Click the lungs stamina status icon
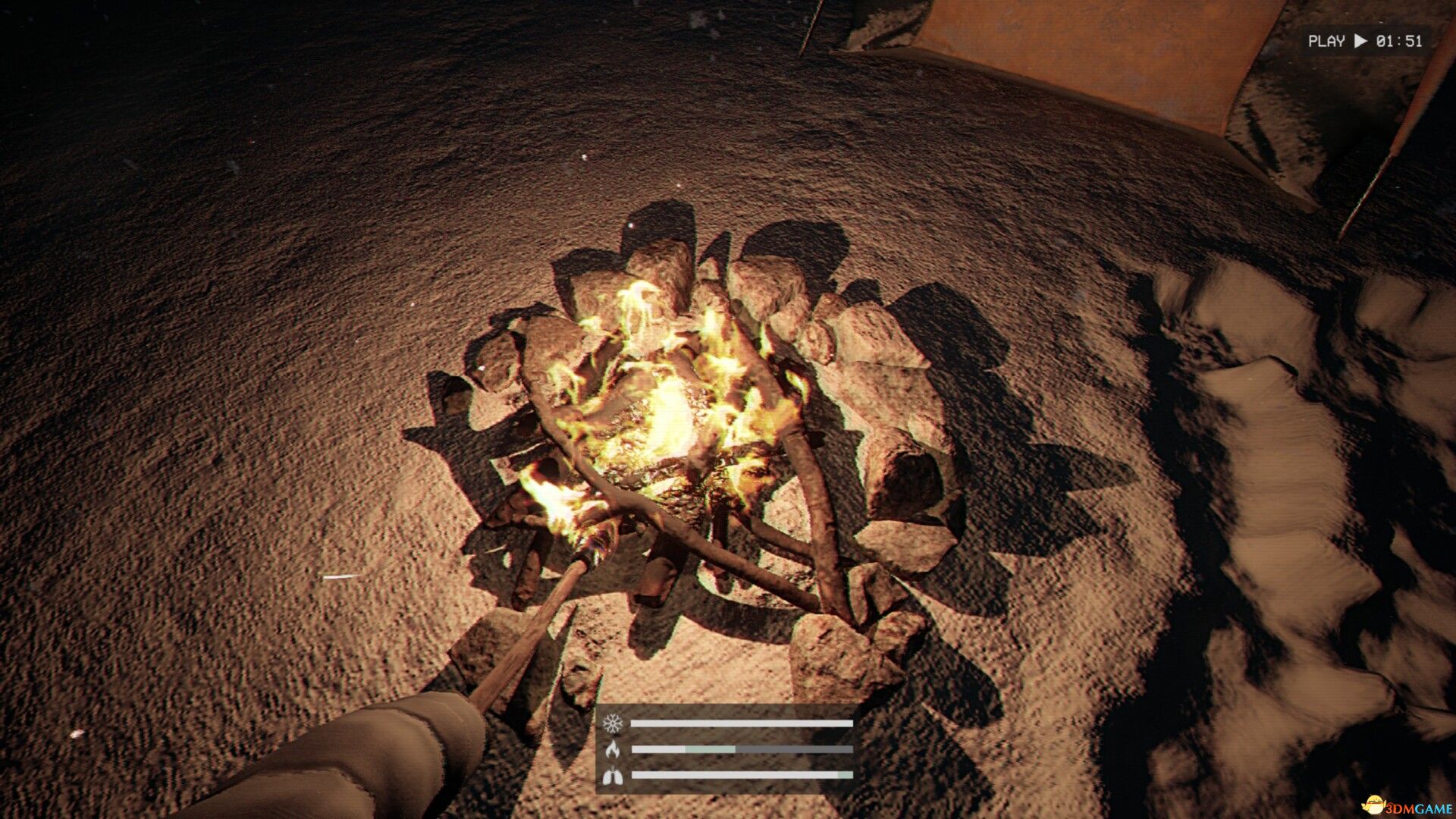1456x819 pixels. pos(612,775)
